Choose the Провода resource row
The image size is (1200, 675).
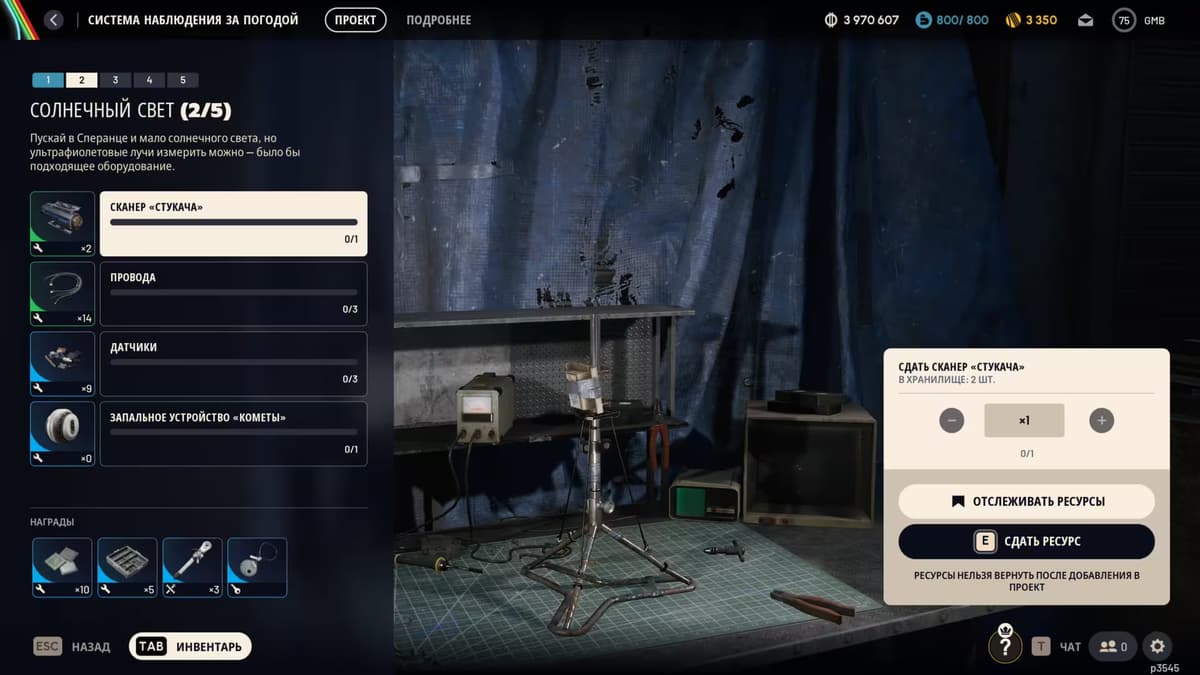[x=233, y=294]
